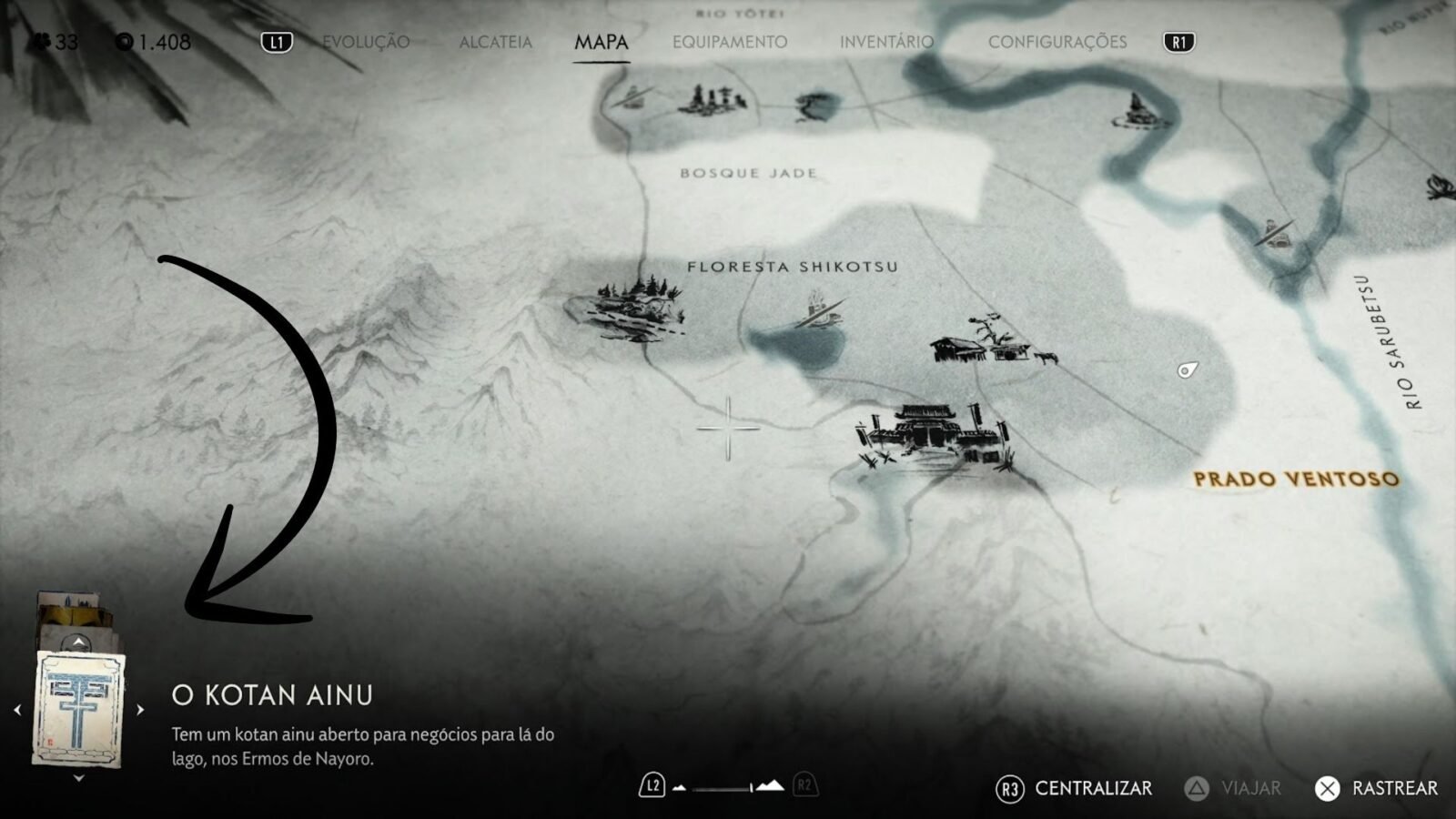Click the white pin marker above Prado Ventoso
Screen dimensions: 1456x819
point(1186,369)
